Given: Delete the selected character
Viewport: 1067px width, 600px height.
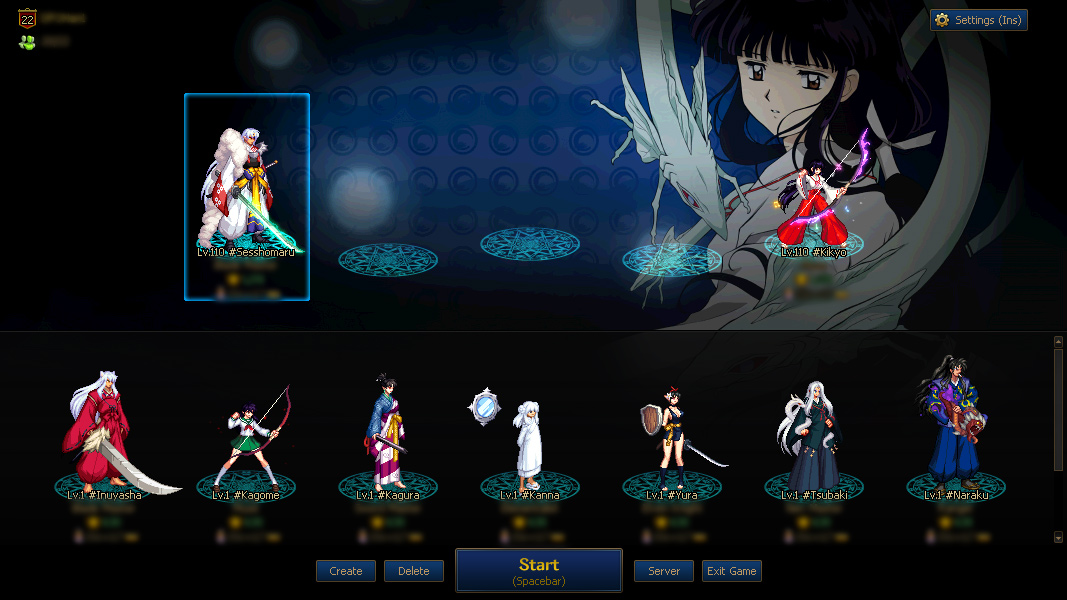Looking at the screenshot, I should tap(414, 571).
